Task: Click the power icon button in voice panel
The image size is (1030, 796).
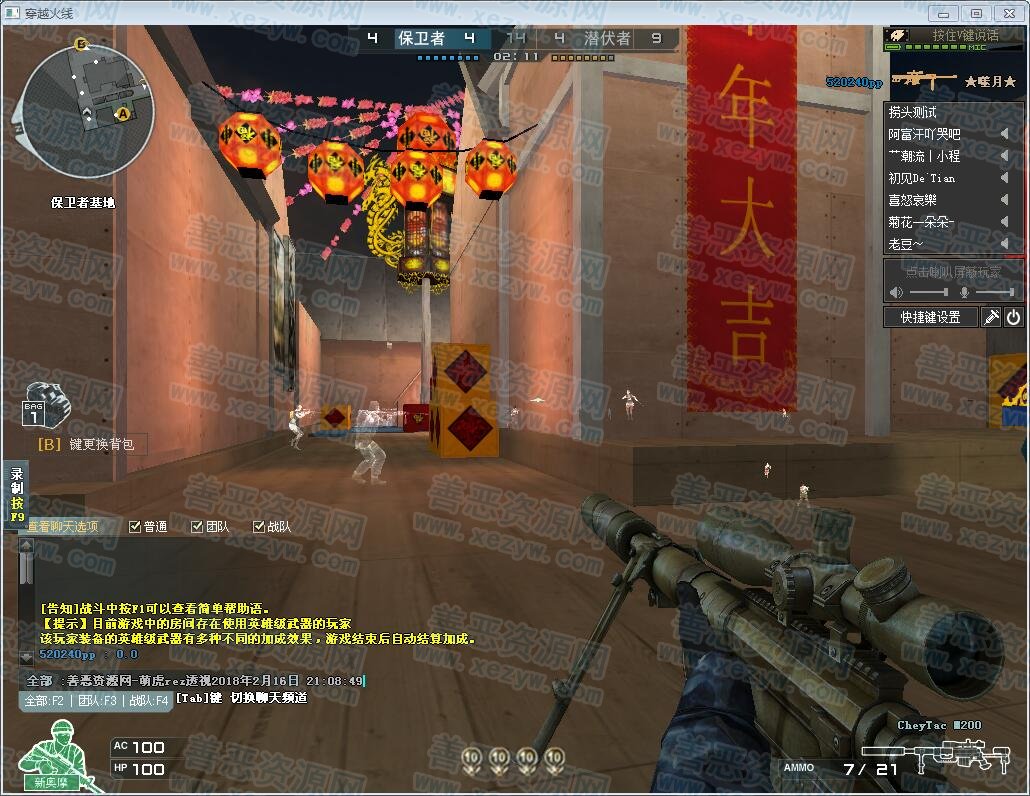Action: [x=1013, y=317]
